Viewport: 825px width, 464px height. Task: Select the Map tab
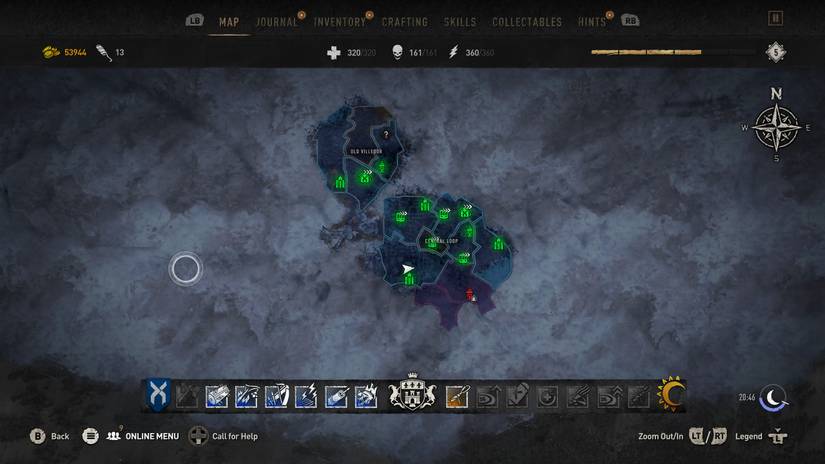click(x=228, y=22)
